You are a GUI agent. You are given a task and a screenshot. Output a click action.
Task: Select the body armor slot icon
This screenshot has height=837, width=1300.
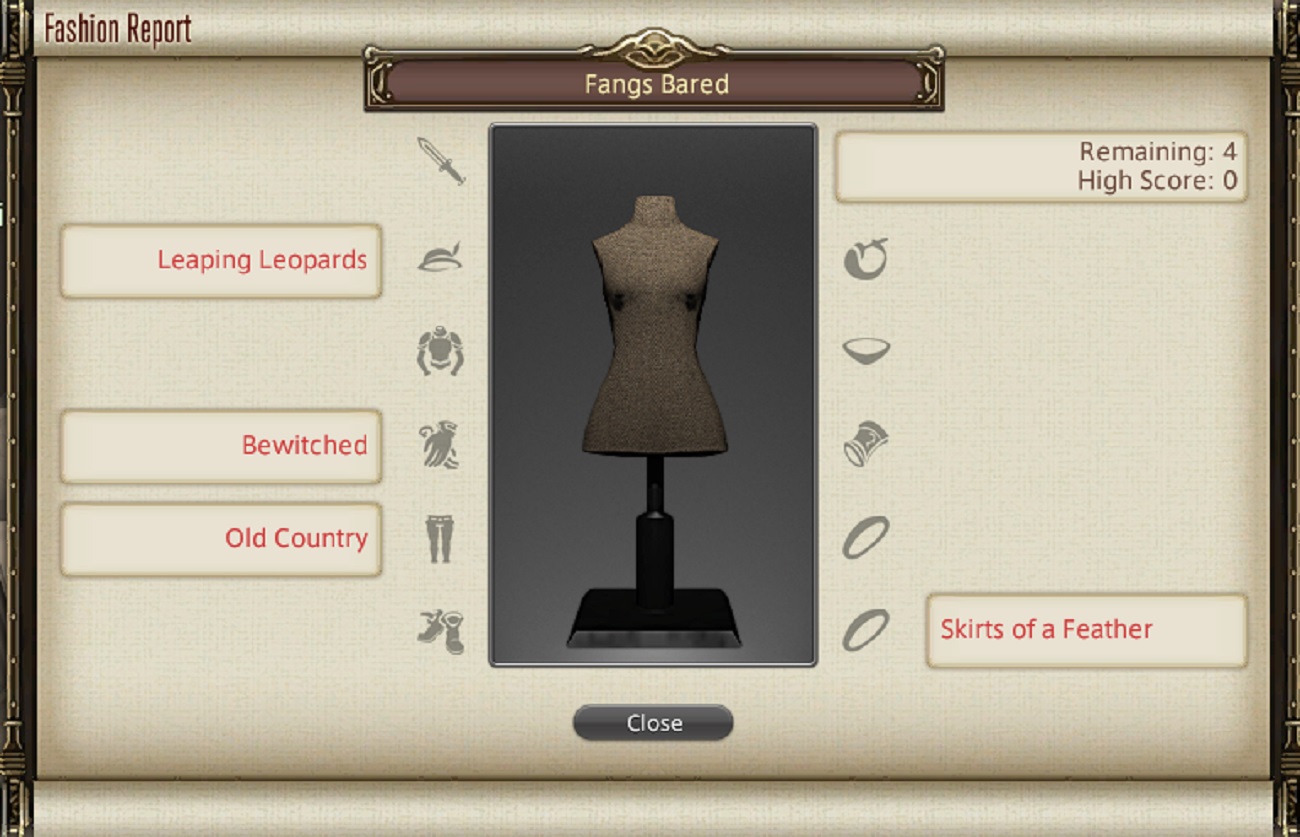pos(440,351)
